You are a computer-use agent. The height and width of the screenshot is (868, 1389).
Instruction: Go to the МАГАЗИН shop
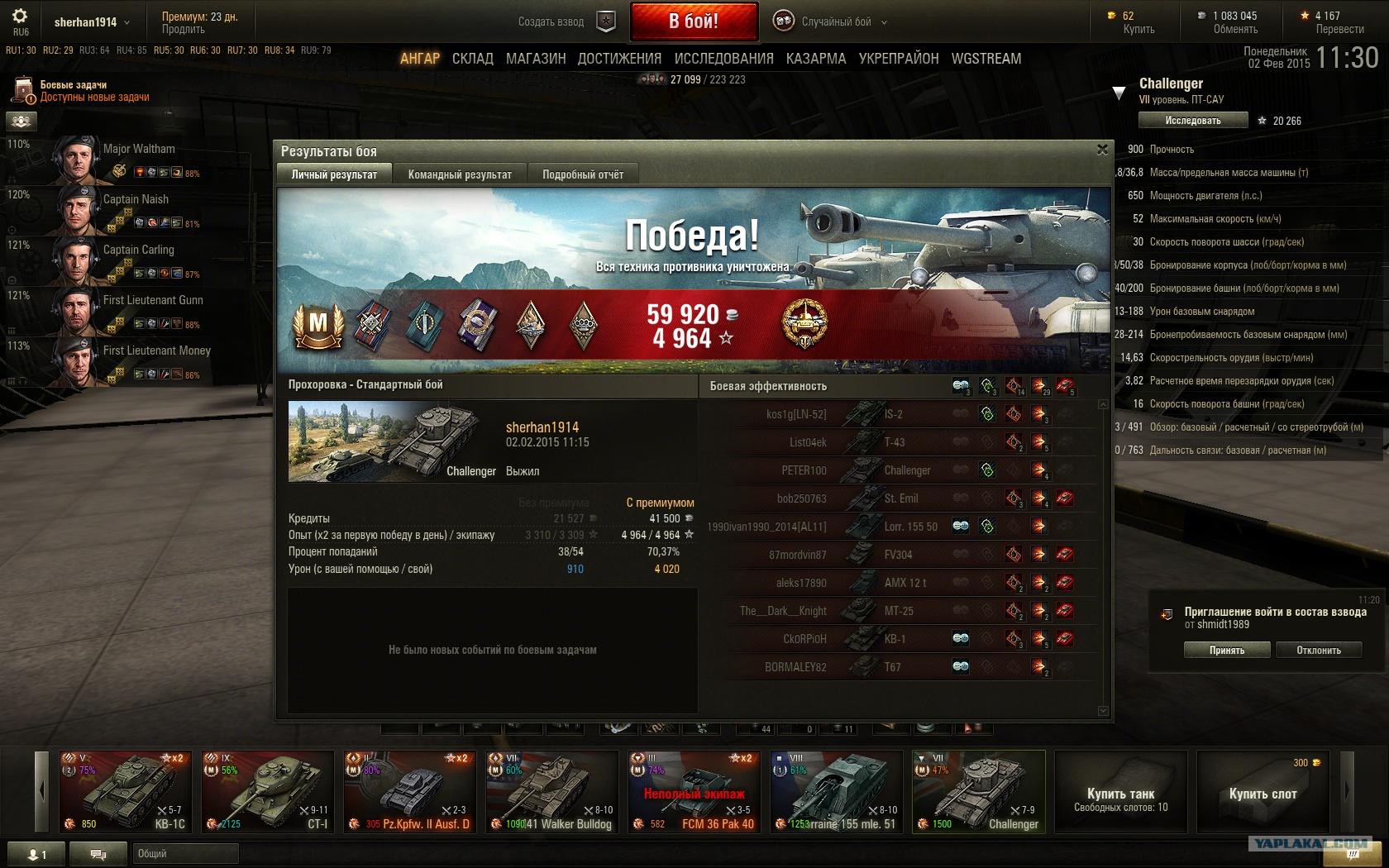(x=536, y=59)
